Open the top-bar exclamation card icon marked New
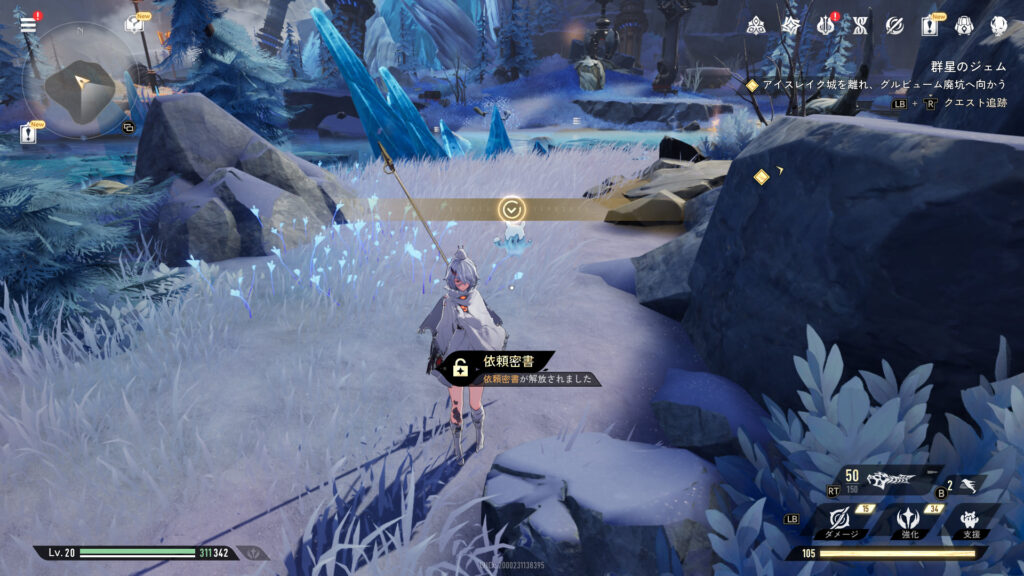This screenshot has height=576, width=1024. pyautogui.click(x=930, y=25)
